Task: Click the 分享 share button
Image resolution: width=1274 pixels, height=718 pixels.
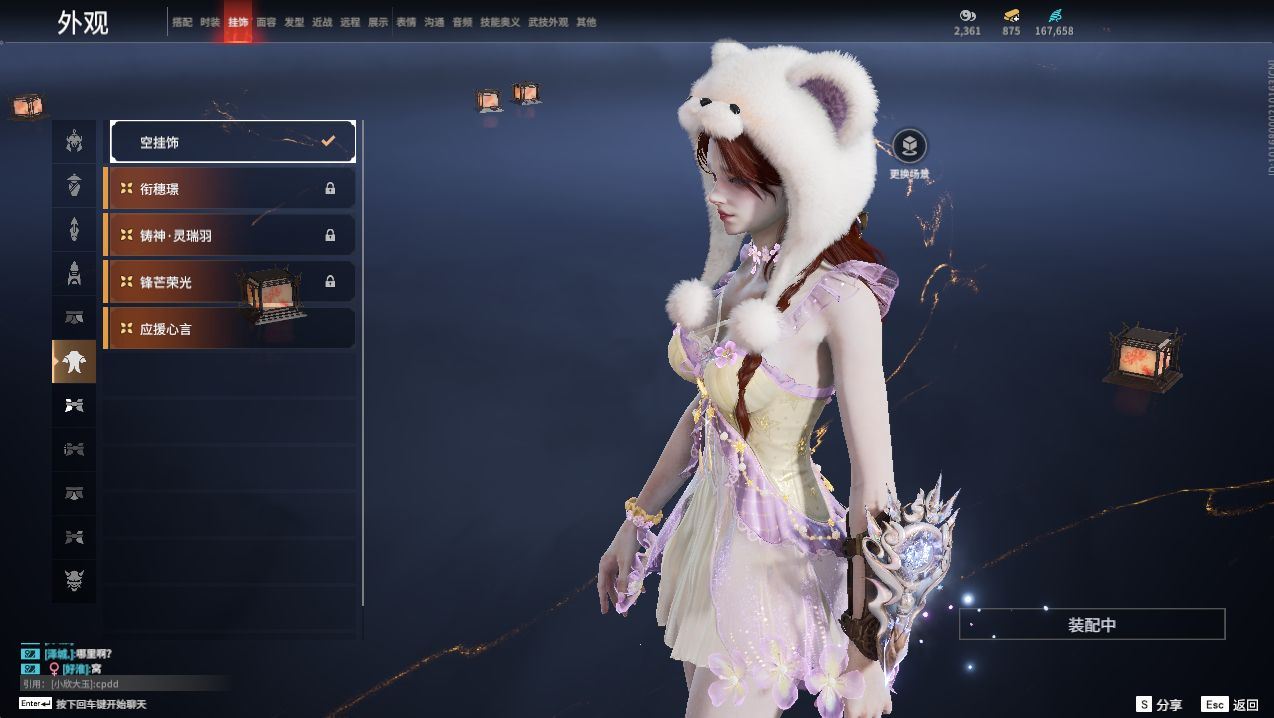Action: pyautogui.click(x=1159, y=705)
